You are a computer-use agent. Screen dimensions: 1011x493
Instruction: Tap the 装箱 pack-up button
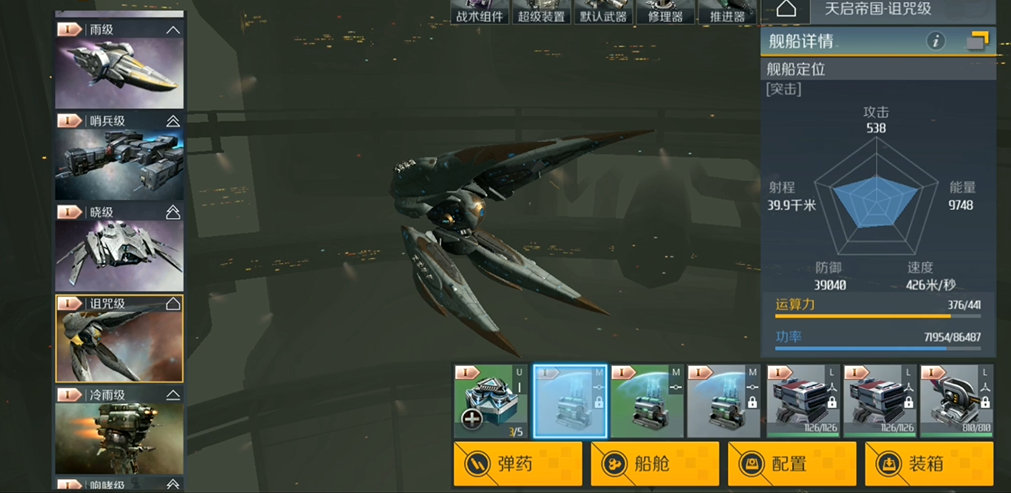pos(928,464)
